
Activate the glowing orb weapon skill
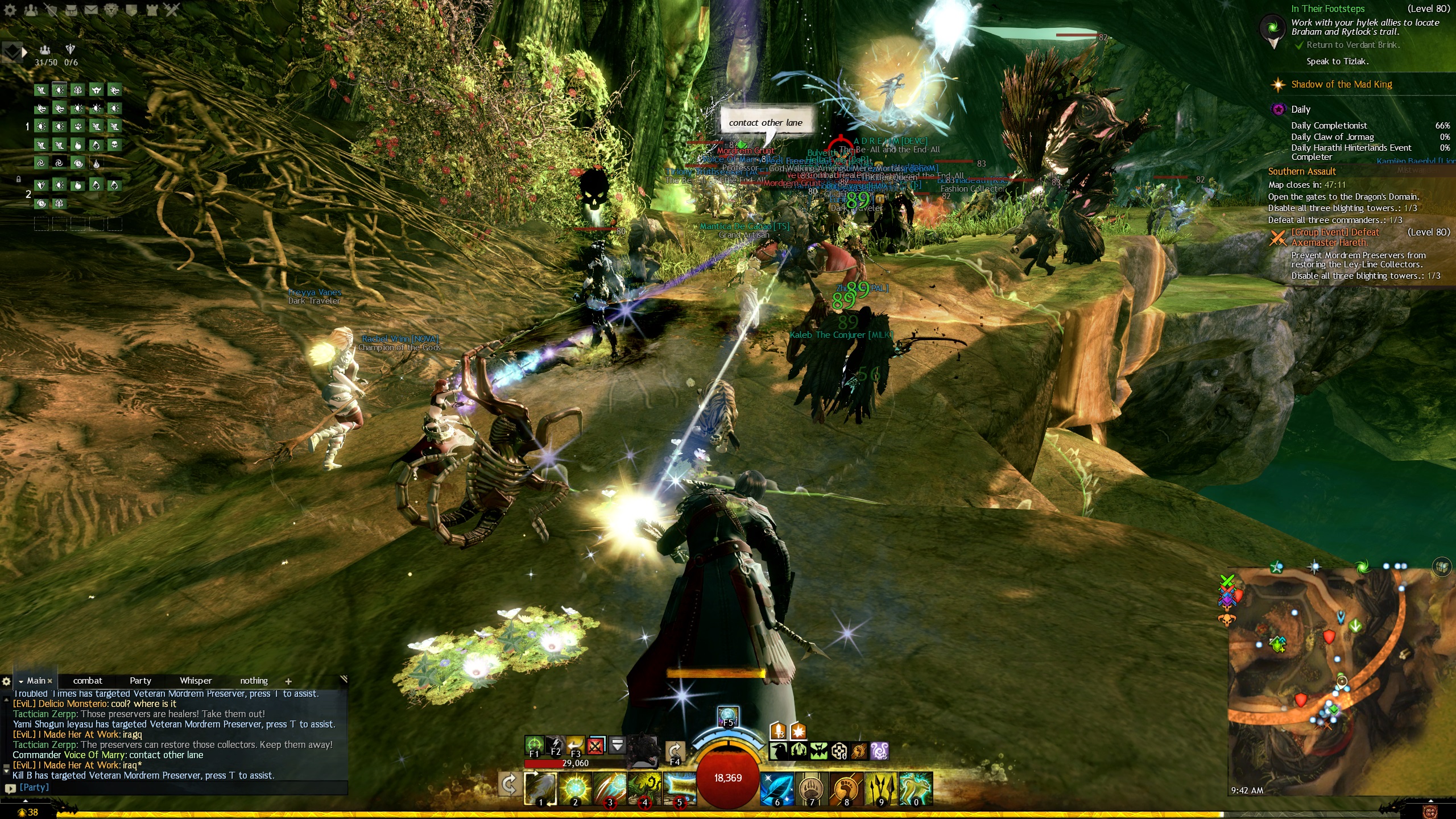575,788
